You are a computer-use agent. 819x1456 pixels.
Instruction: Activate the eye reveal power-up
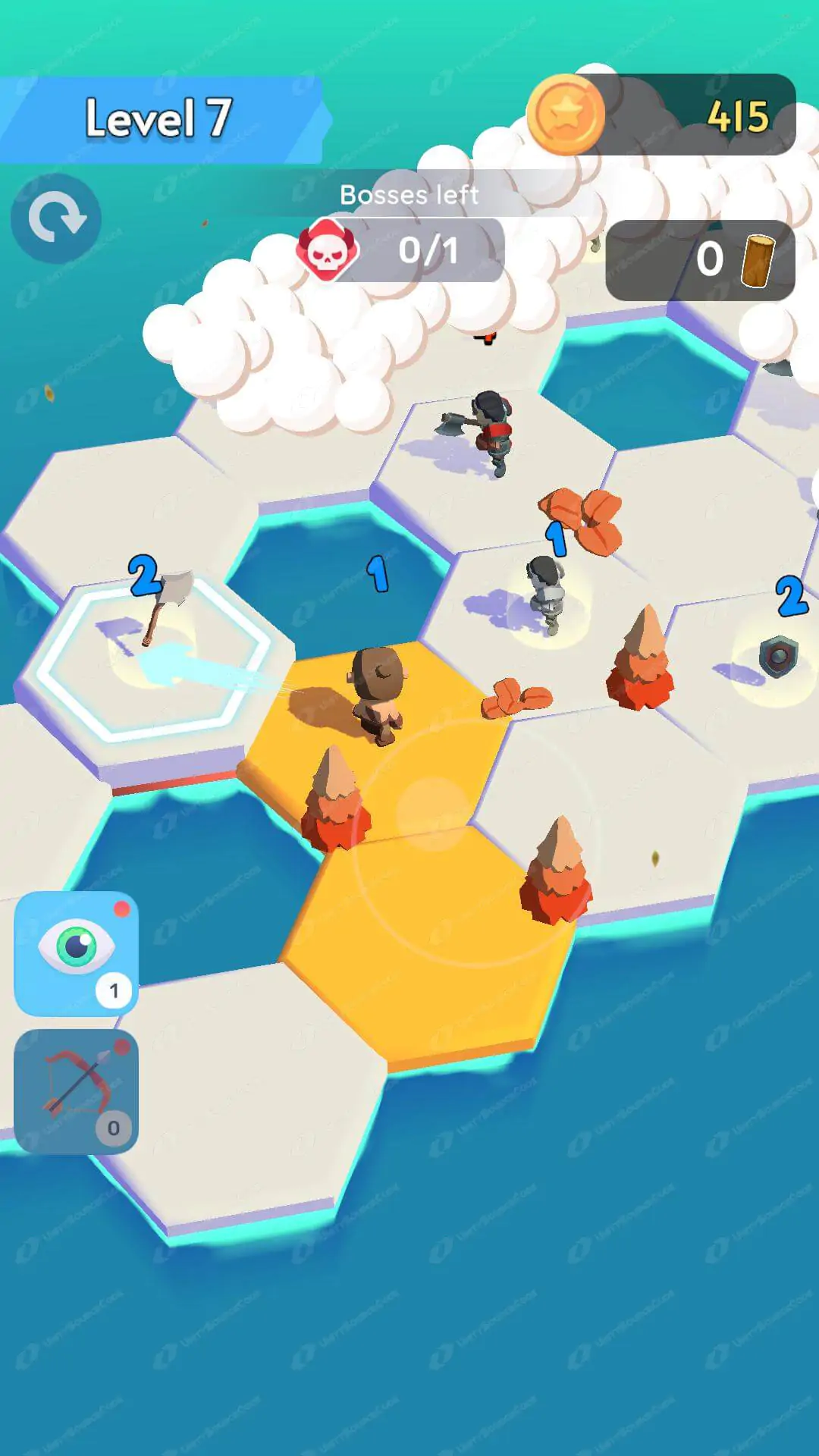[x=76, y=952]
